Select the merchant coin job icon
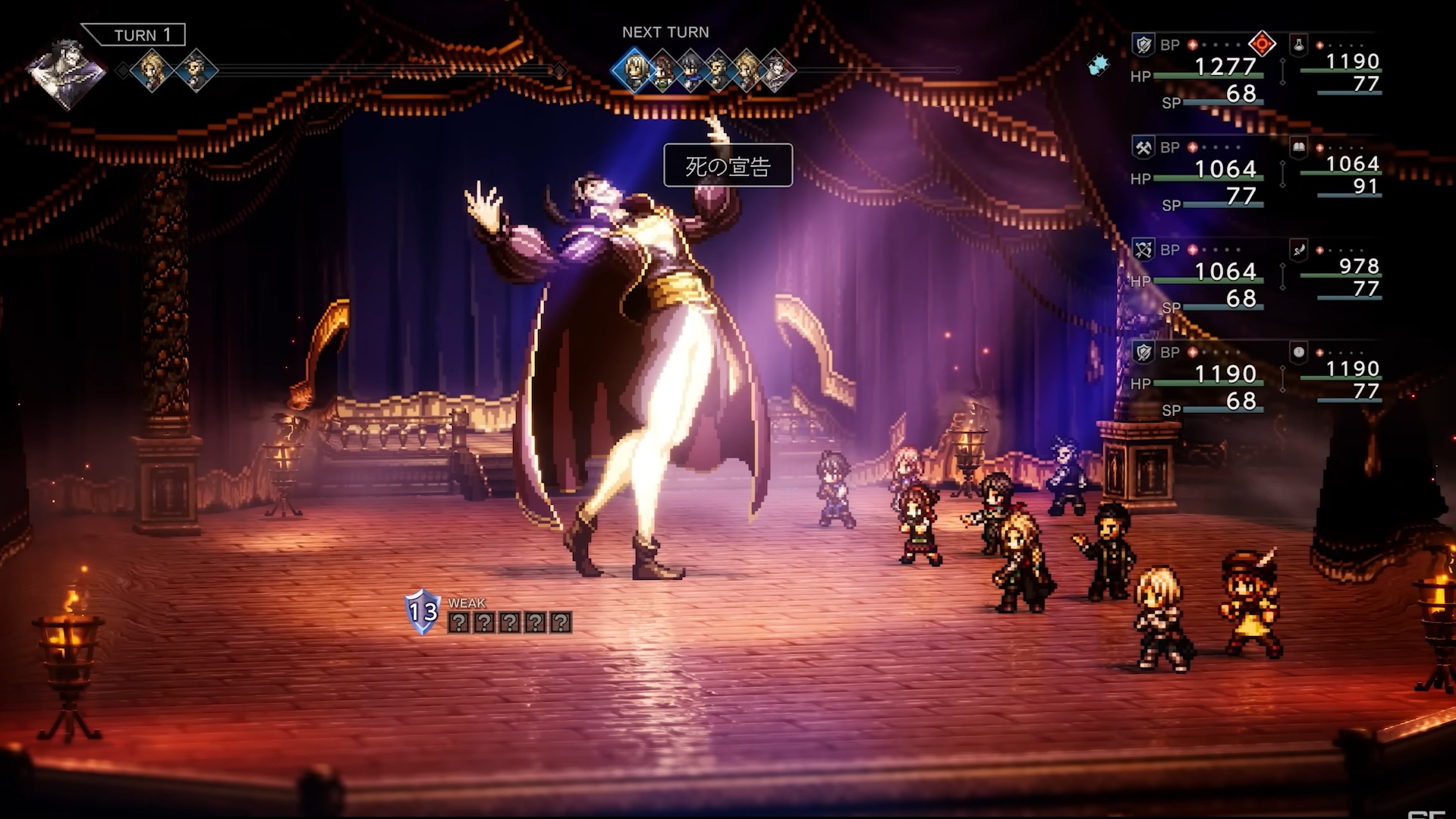1456x819 pixels. (x=1298, y=352)
